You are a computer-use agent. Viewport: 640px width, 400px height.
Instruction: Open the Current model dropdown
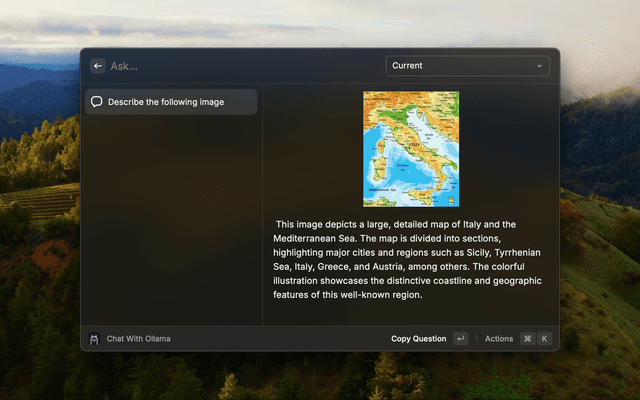(467, 66)
